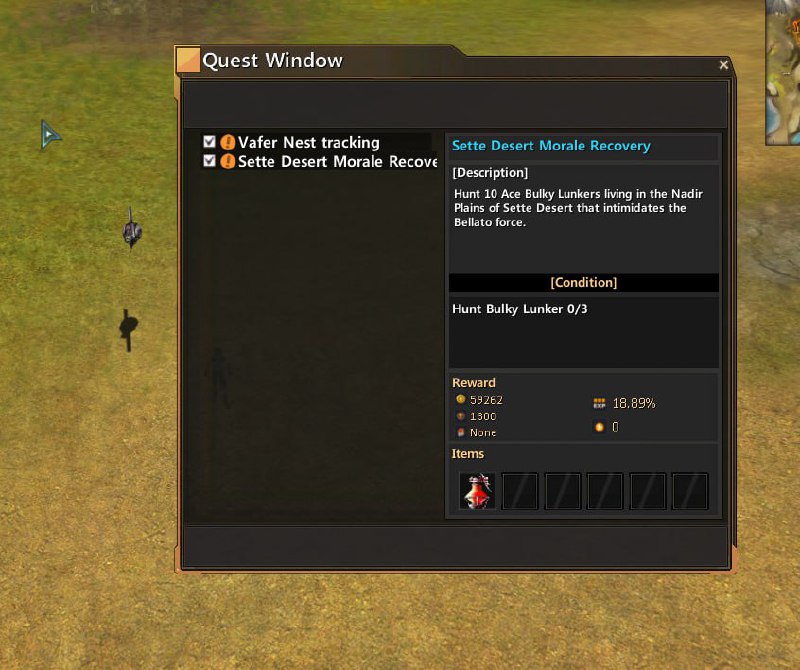Image resolution: width=800 pixels, height=670 pixels.
Task: Toggle the Sette Desert Morale Recovery checkbox
Action: point(209,161)
